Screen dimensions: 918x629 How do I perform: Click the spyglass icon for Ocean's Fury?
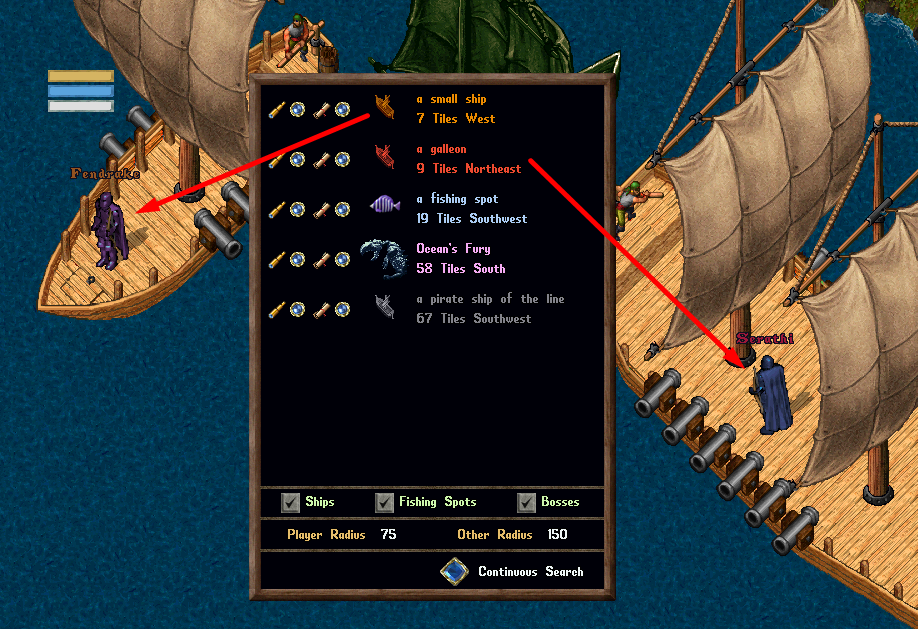[277, 259]
